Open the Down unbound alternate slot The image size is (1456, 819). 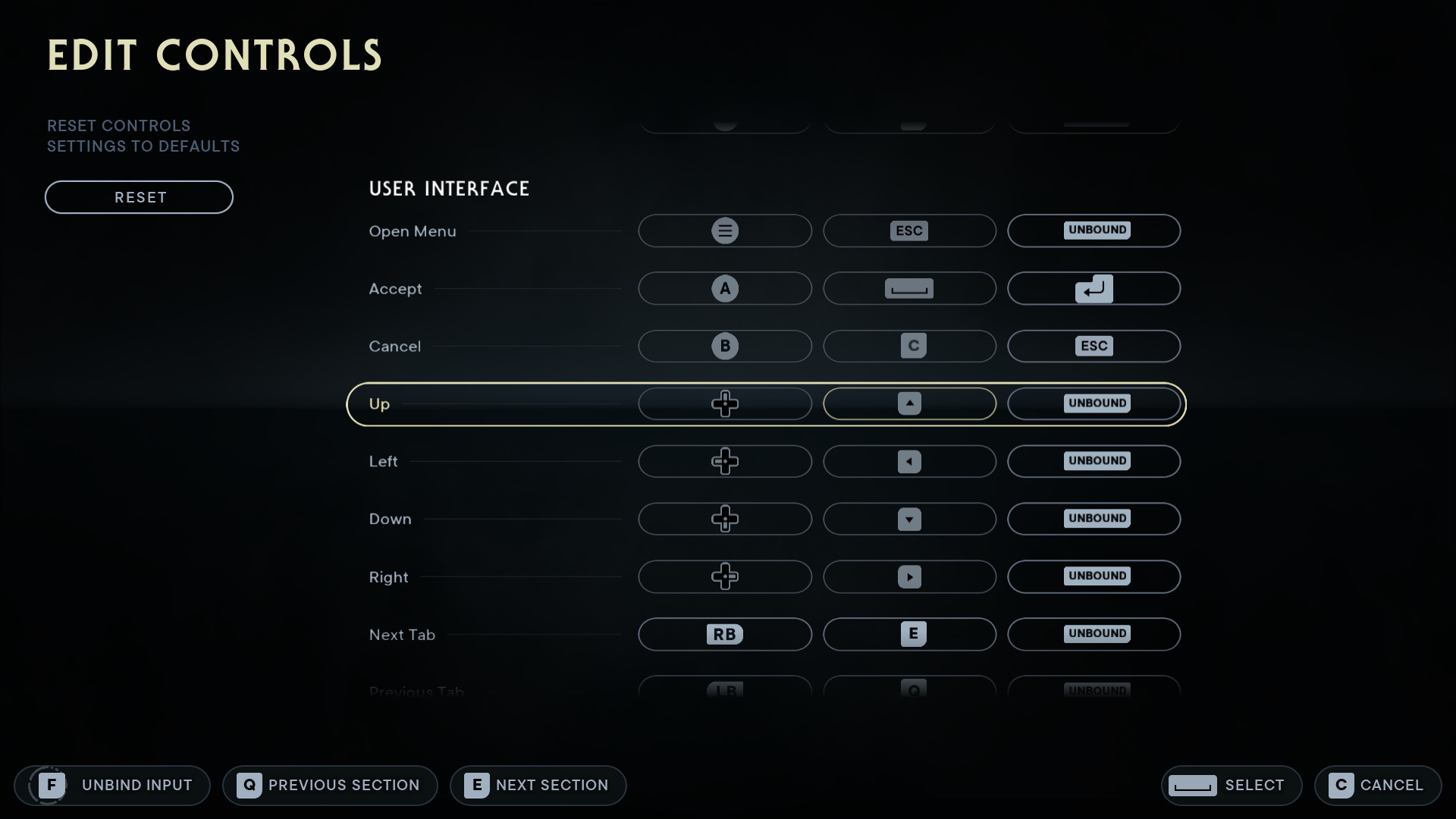(1094, 519)
